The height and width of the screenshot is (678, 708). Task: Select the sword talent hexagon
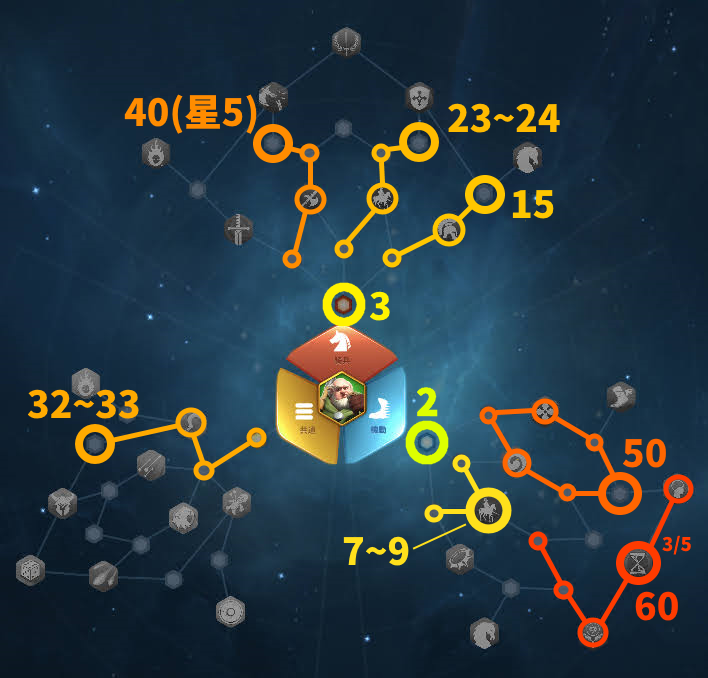click(x=239, y=229)
